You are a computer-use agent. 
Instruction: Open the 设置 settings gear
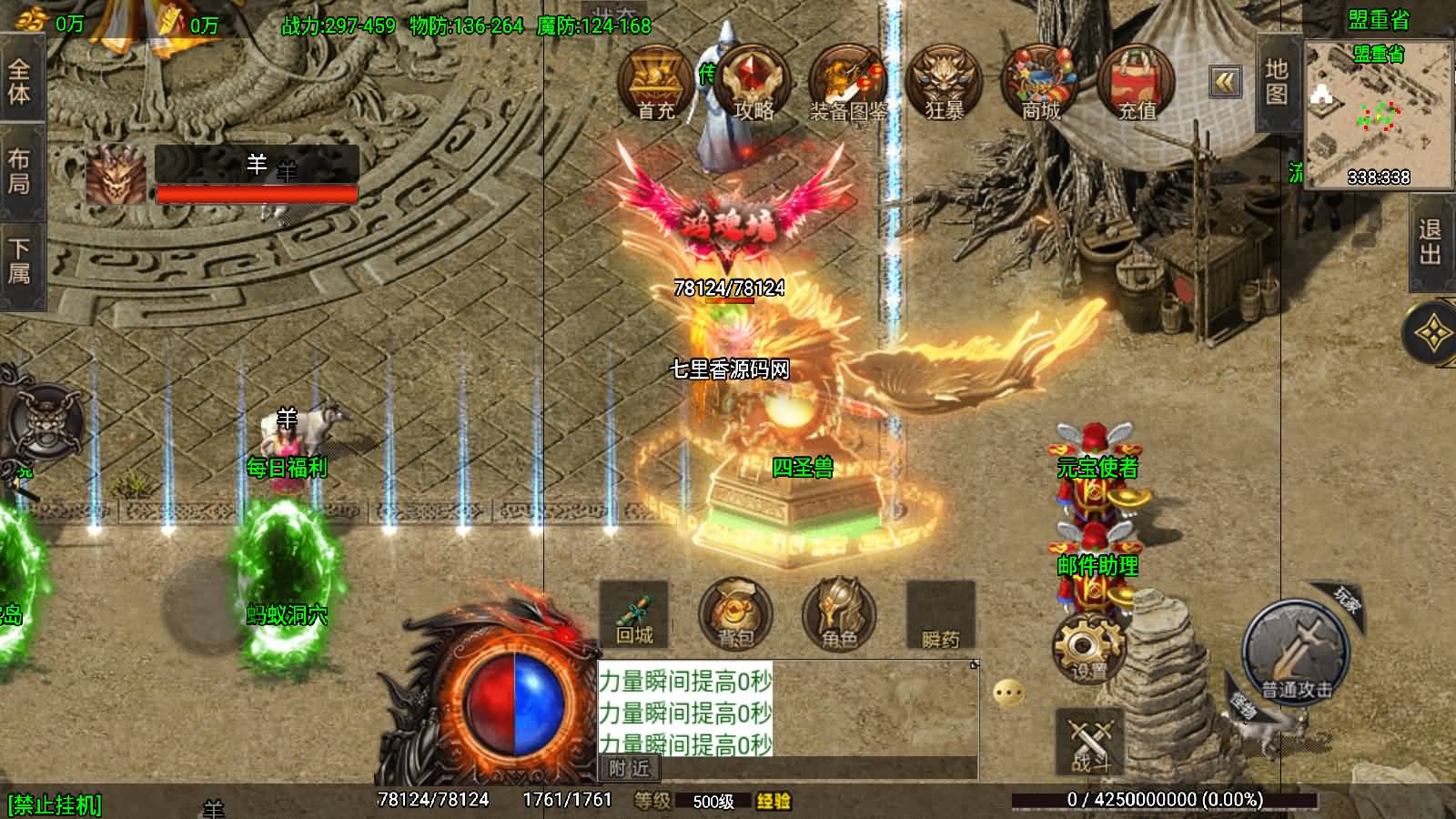pyautogui.click(x=1088, y=647)
